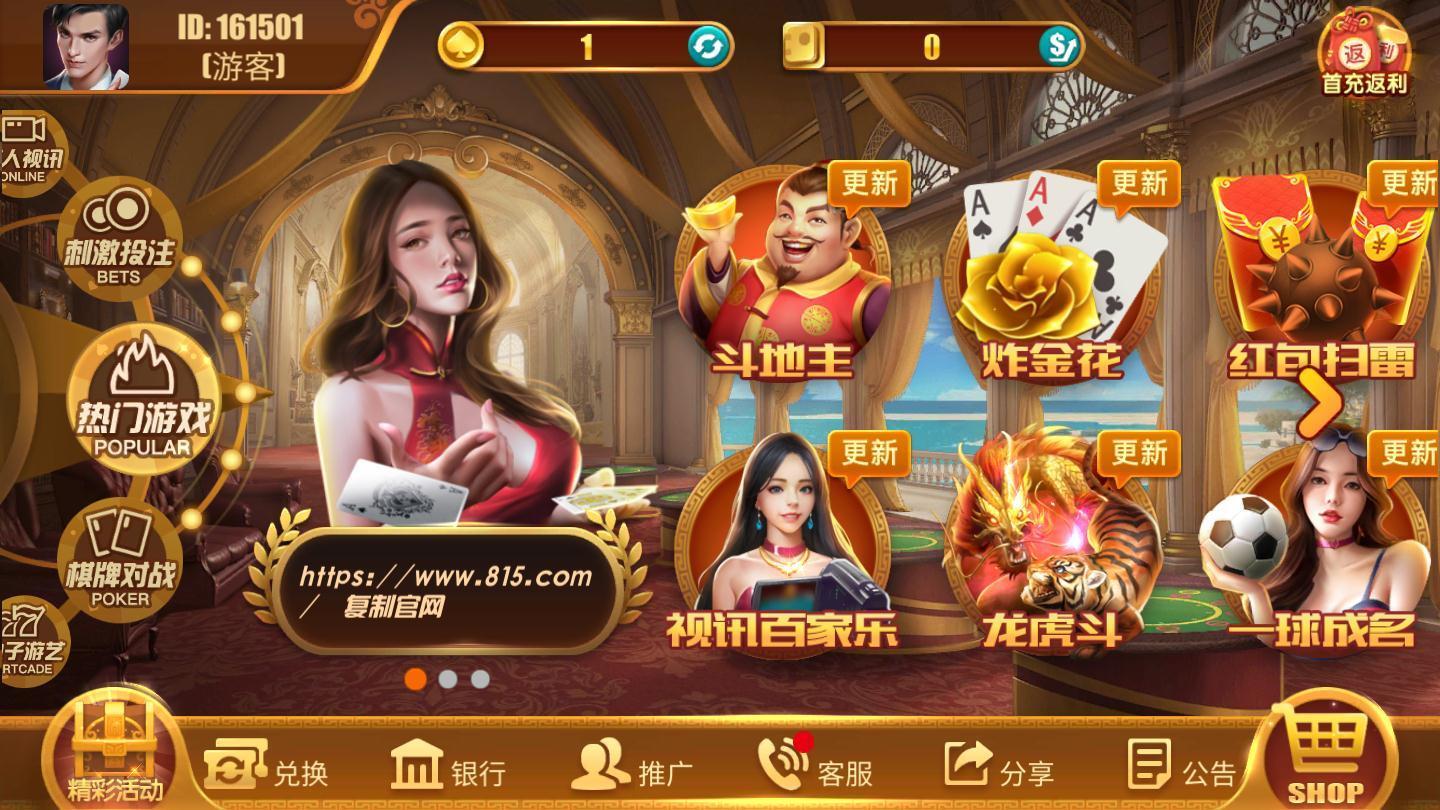Expand more games with the arrow chevron
The height and width of the screenshot is (810, 1440).
click(1322, 402)
